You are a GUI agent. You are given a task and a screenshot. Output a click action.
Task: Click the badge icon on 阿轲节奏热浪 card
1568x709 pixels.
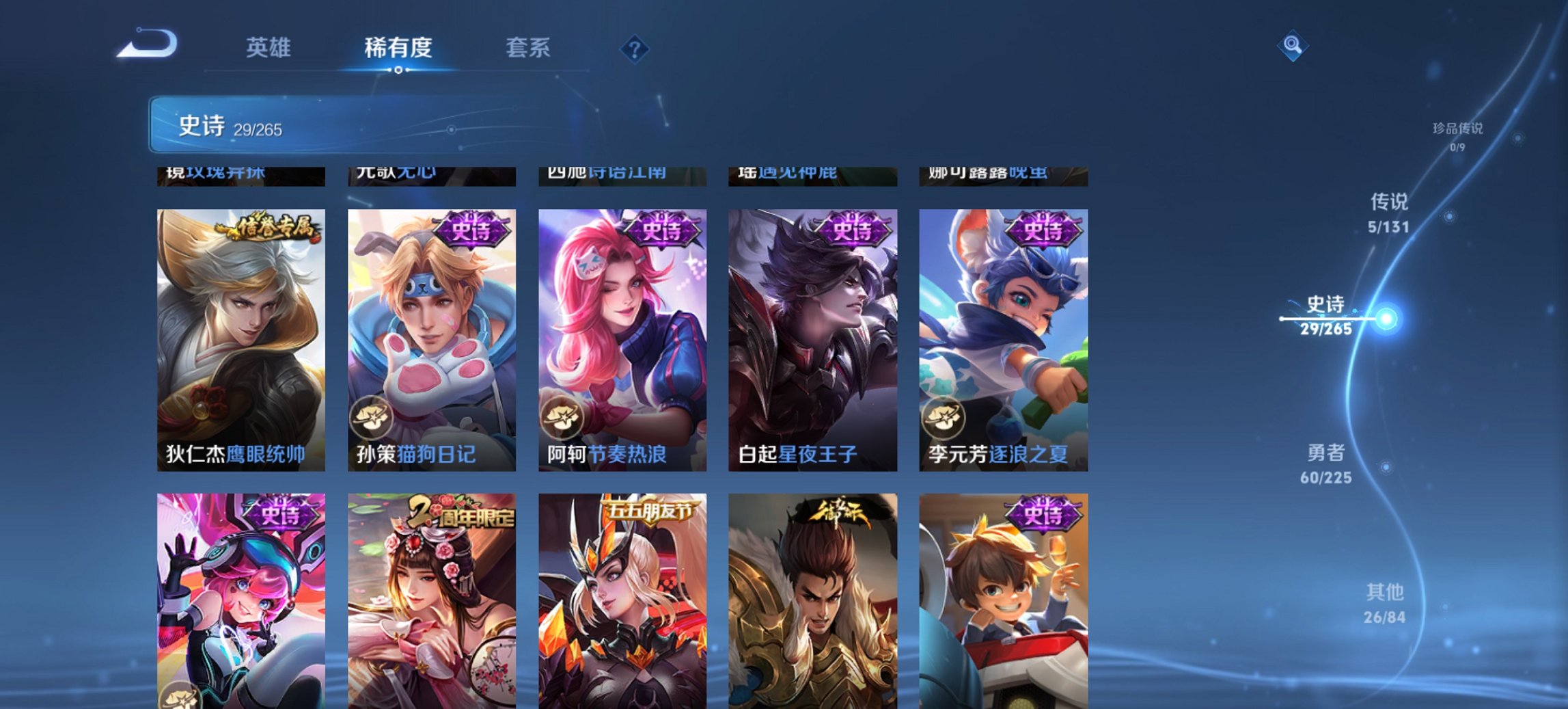click(x=562, y=418)
